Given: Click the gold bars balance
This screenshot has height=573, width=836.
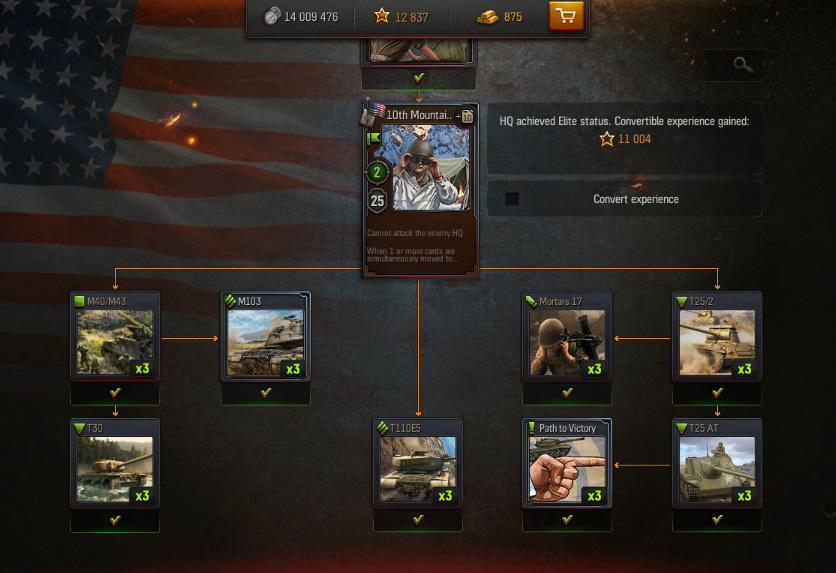Looking at the screenshot, I should tap(499, 17).
